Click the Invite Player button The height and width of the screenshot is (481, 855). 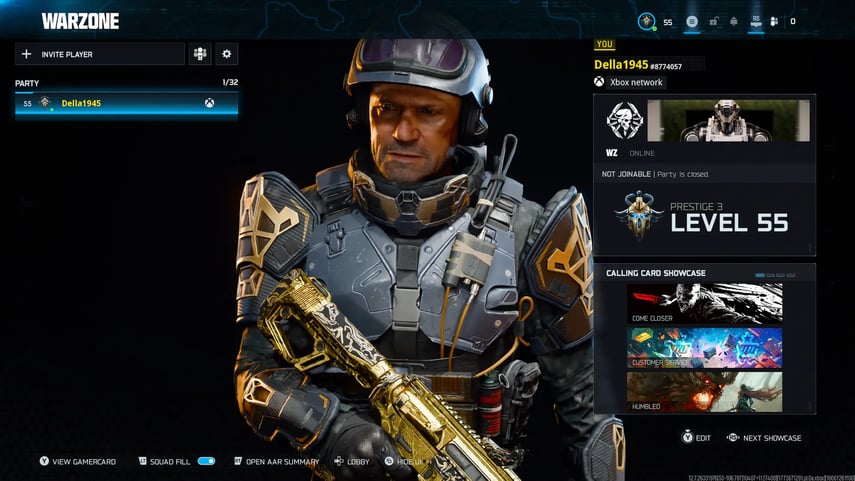[x=100, y=54]
